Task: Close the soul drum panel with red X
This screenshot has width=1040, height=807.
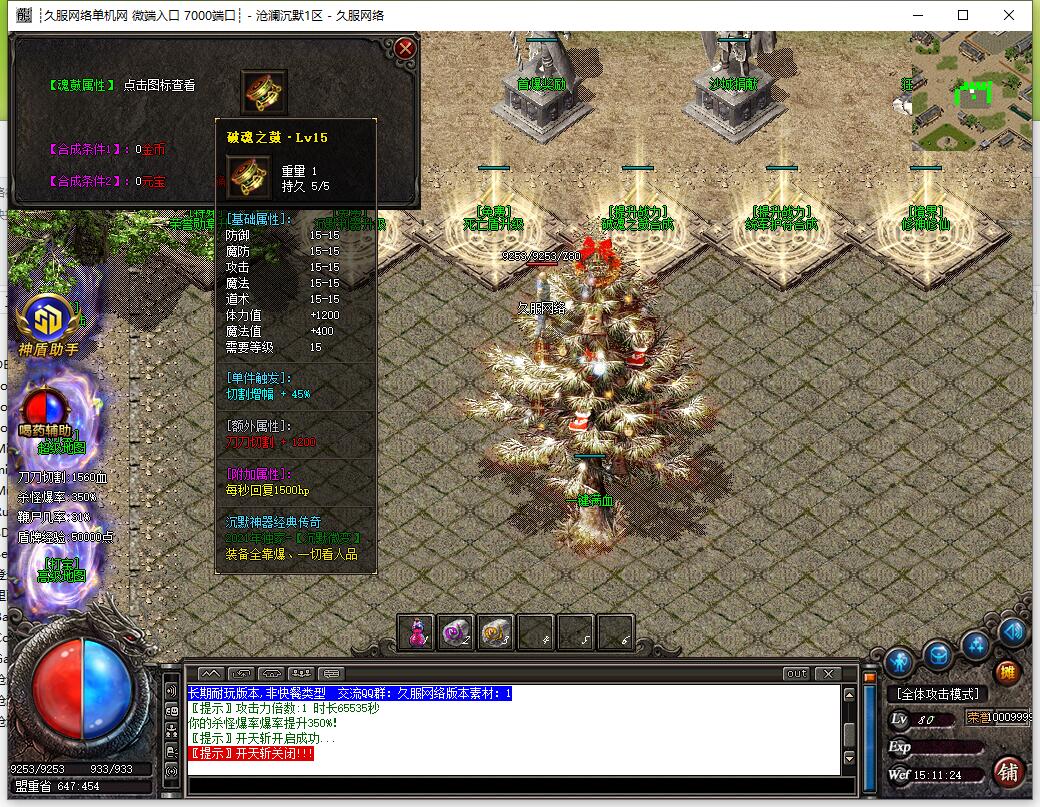Action: [x=404, y=47]
